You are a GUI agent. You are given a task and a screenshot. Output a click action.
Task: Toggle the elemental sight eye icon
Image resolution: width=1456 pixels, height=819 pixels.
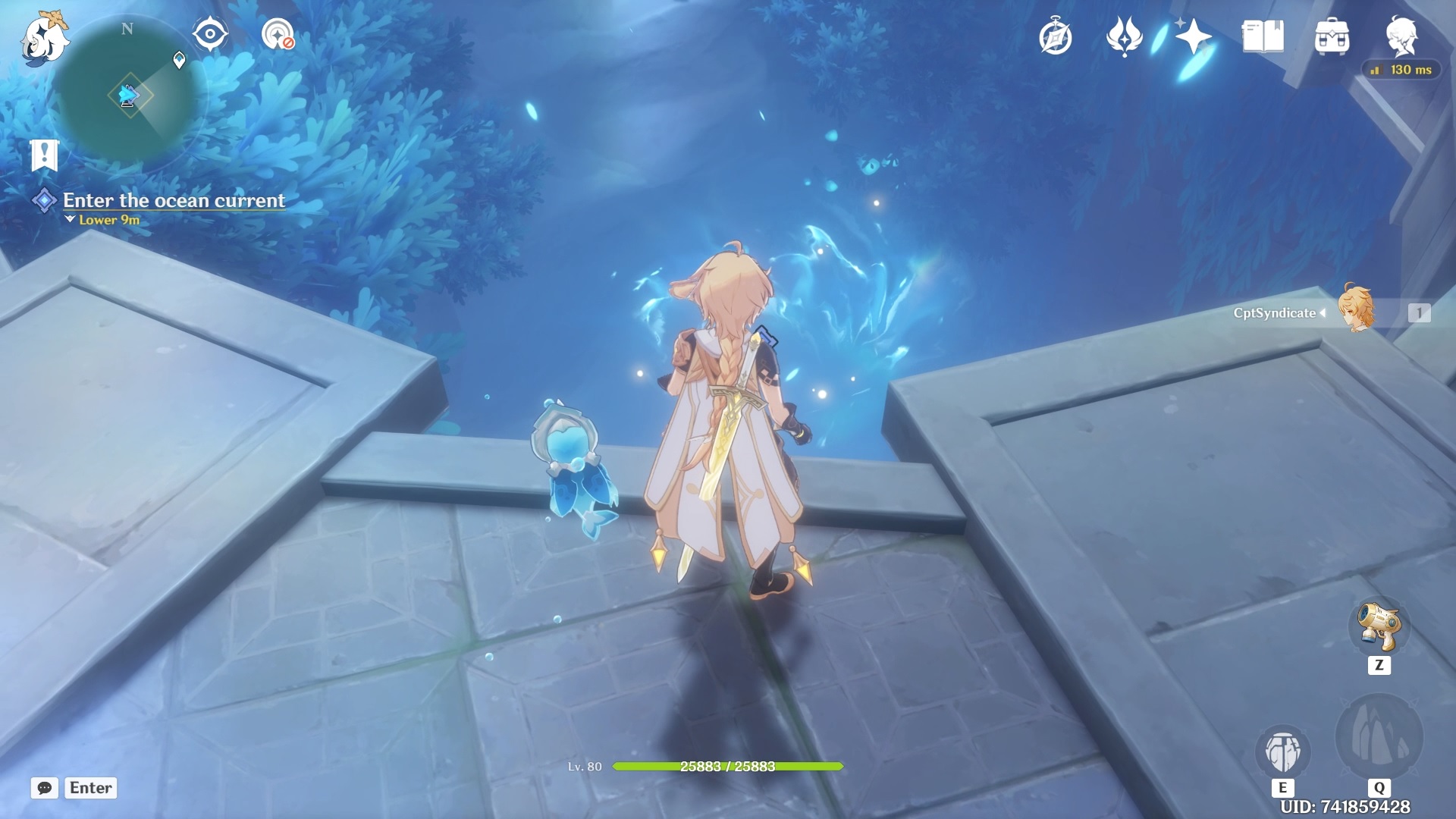point(210,35)
